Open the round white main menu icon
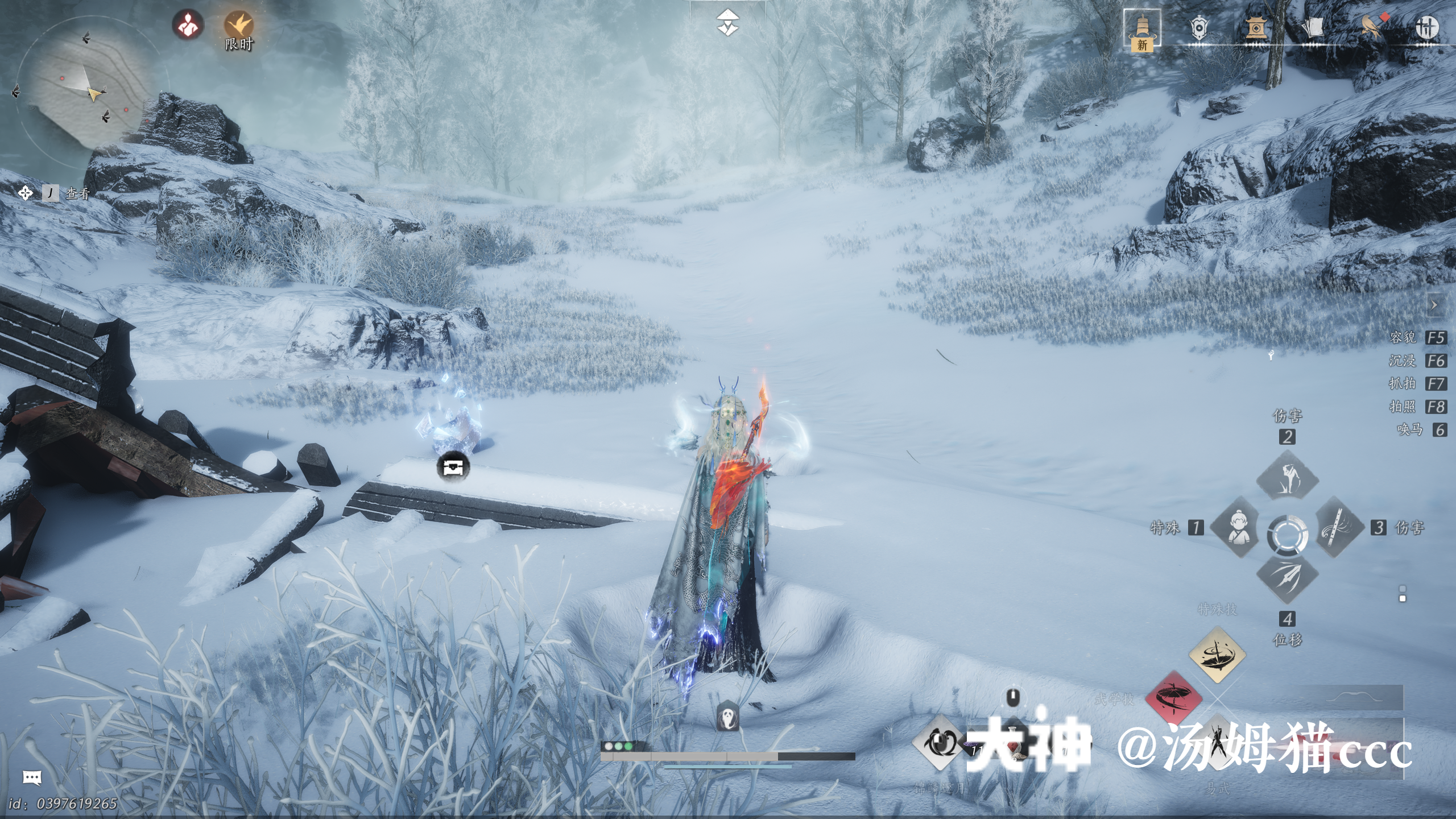Image resolution: width=1456 pixels, height=819 pixels. click(1426, 27)
